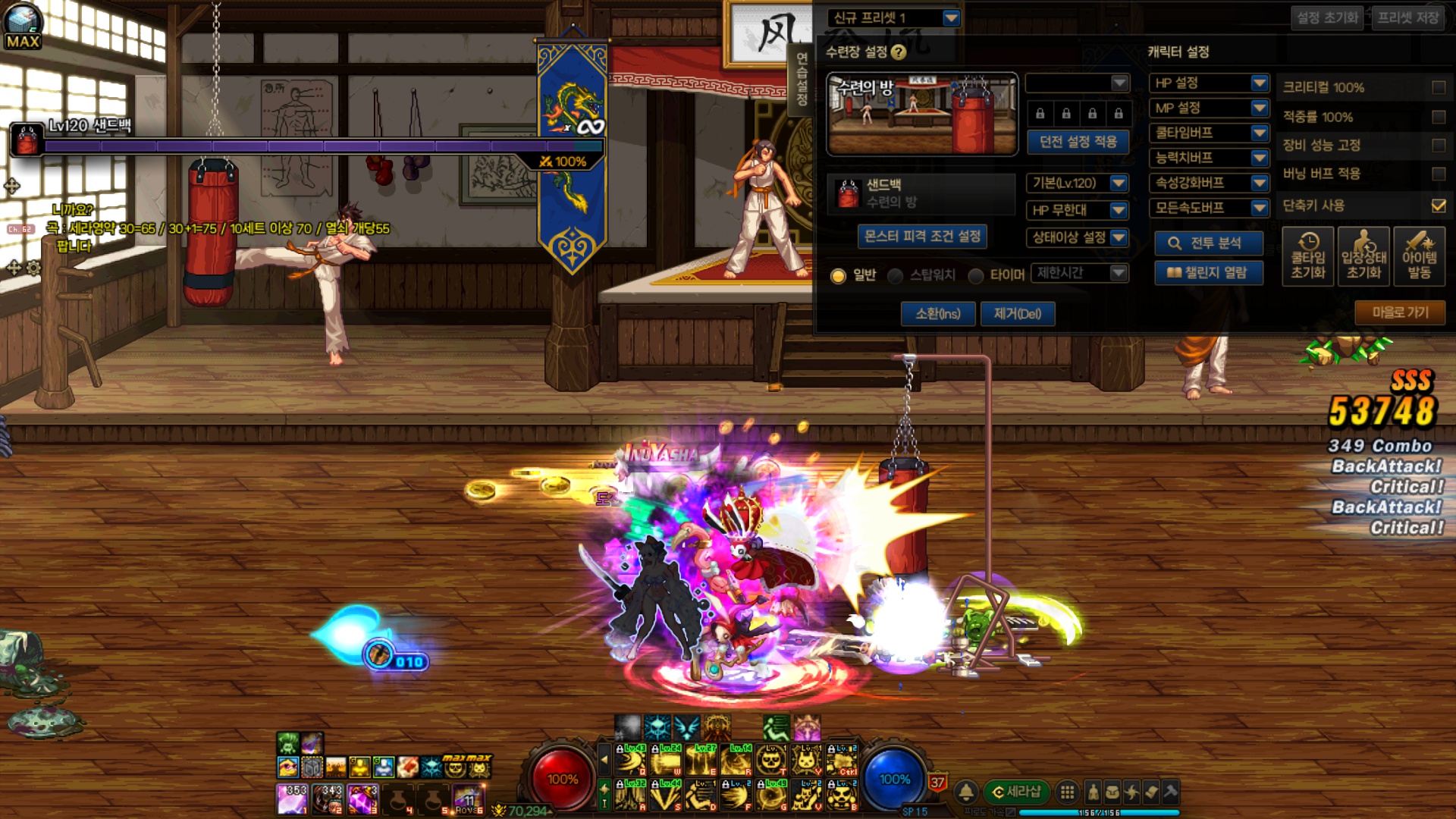Select the 스탑워치 radio option
1456x819 pixels.
click(x=896, y=275)
